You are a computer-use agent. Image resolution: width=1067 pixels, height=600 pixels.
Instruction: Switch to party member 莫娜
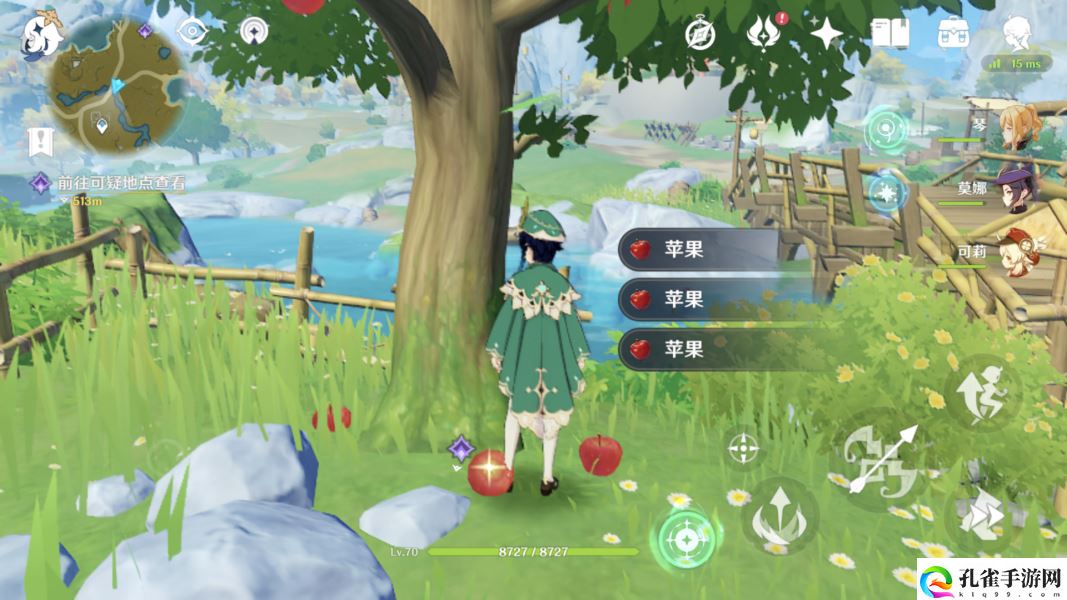tap(1018, 187)
